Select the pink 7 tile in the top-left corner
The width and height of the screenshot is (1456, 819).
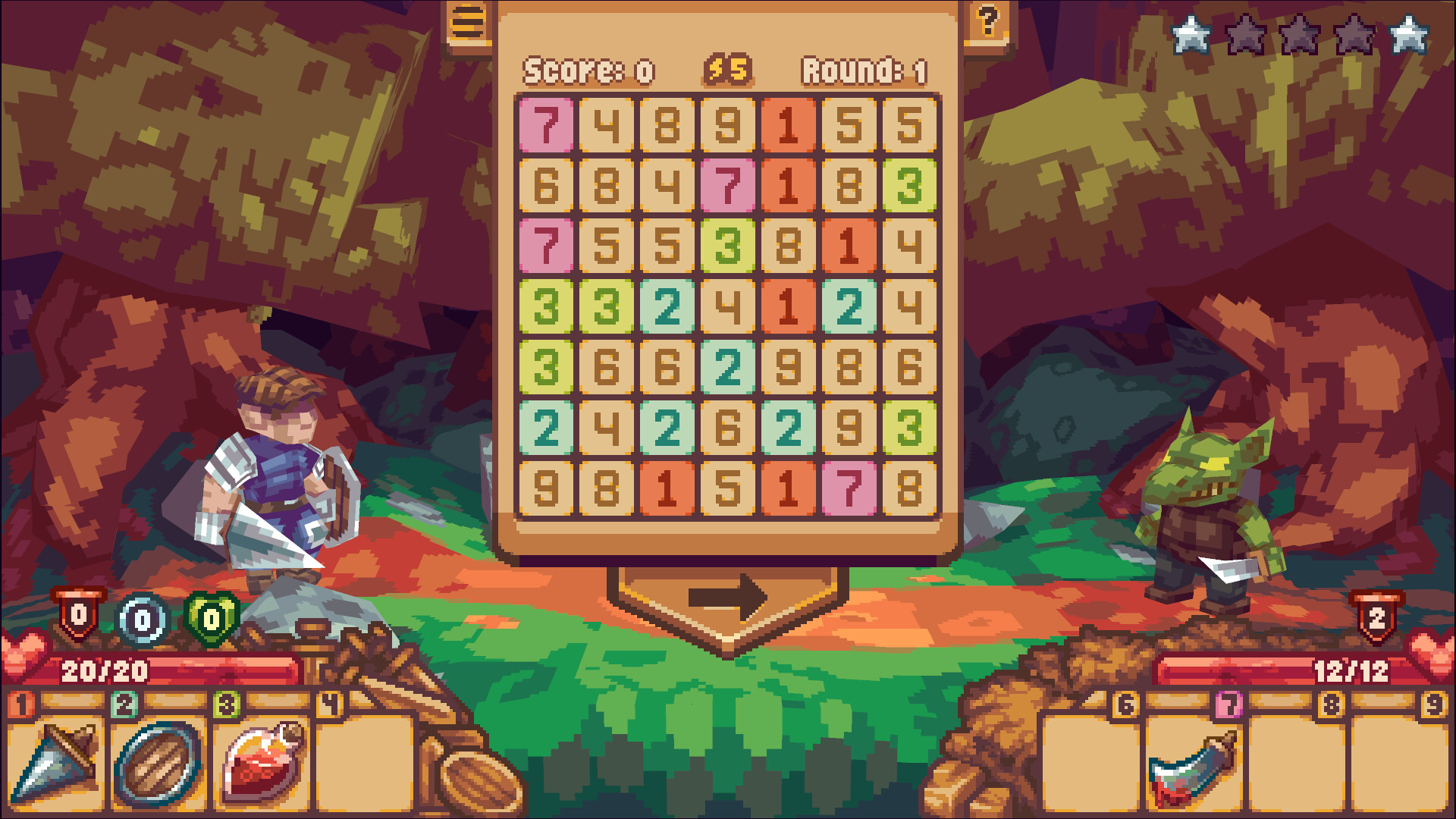point(545,126)
